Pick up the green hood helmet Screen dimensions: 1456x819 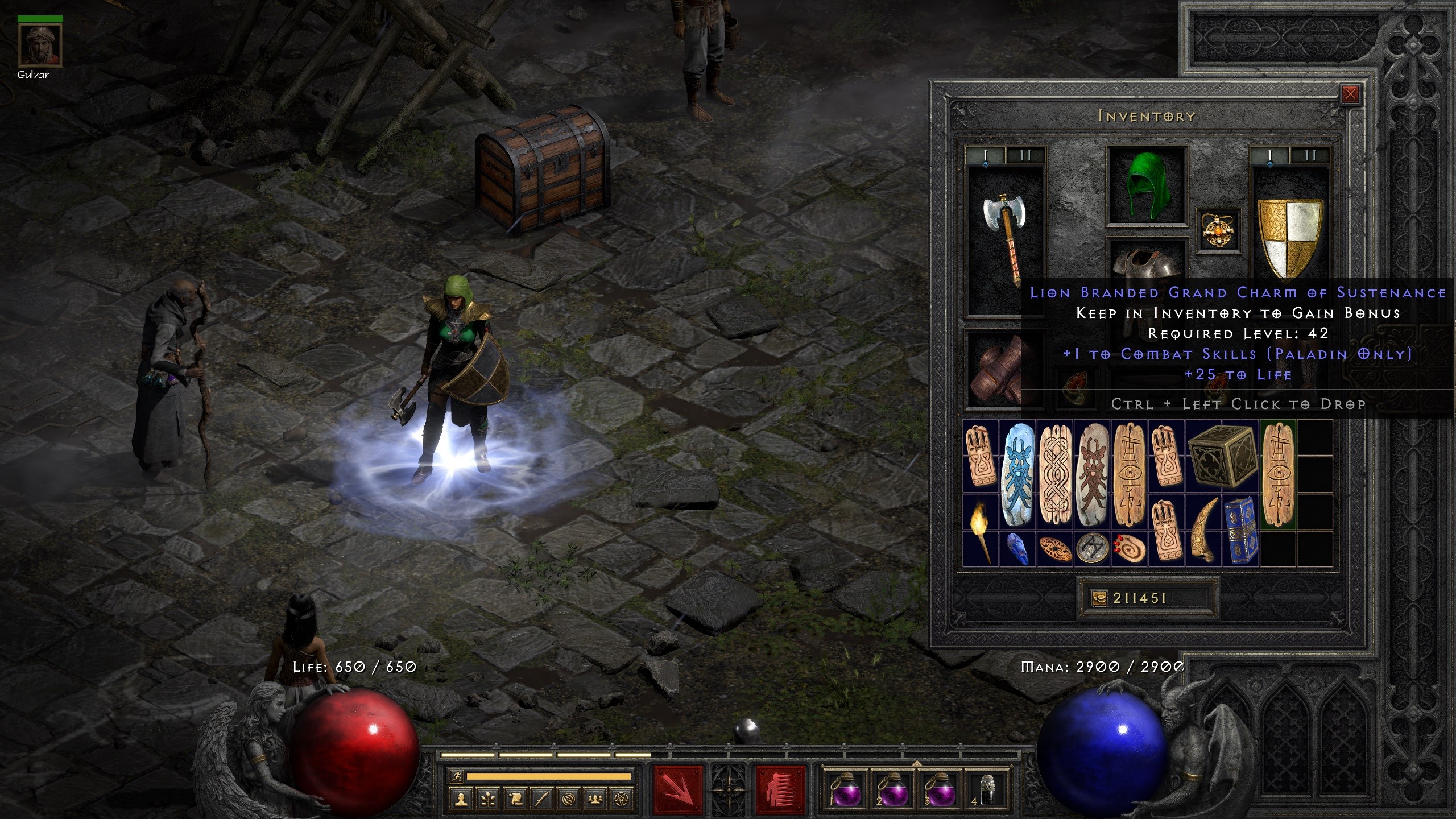(1148, 185)
